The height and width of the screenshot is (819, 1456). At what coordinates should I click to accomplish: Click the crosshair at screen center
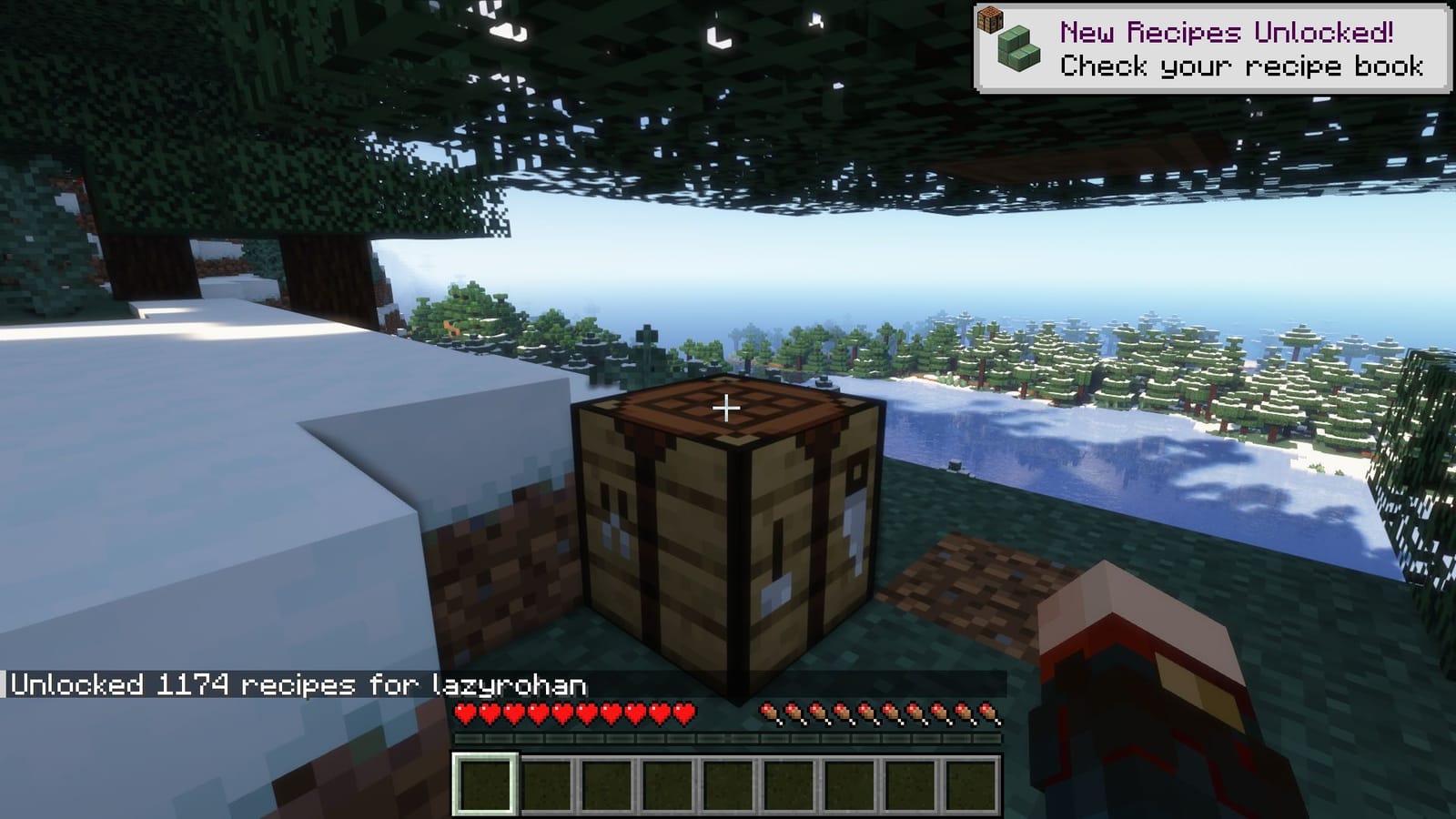coord(725,409)
